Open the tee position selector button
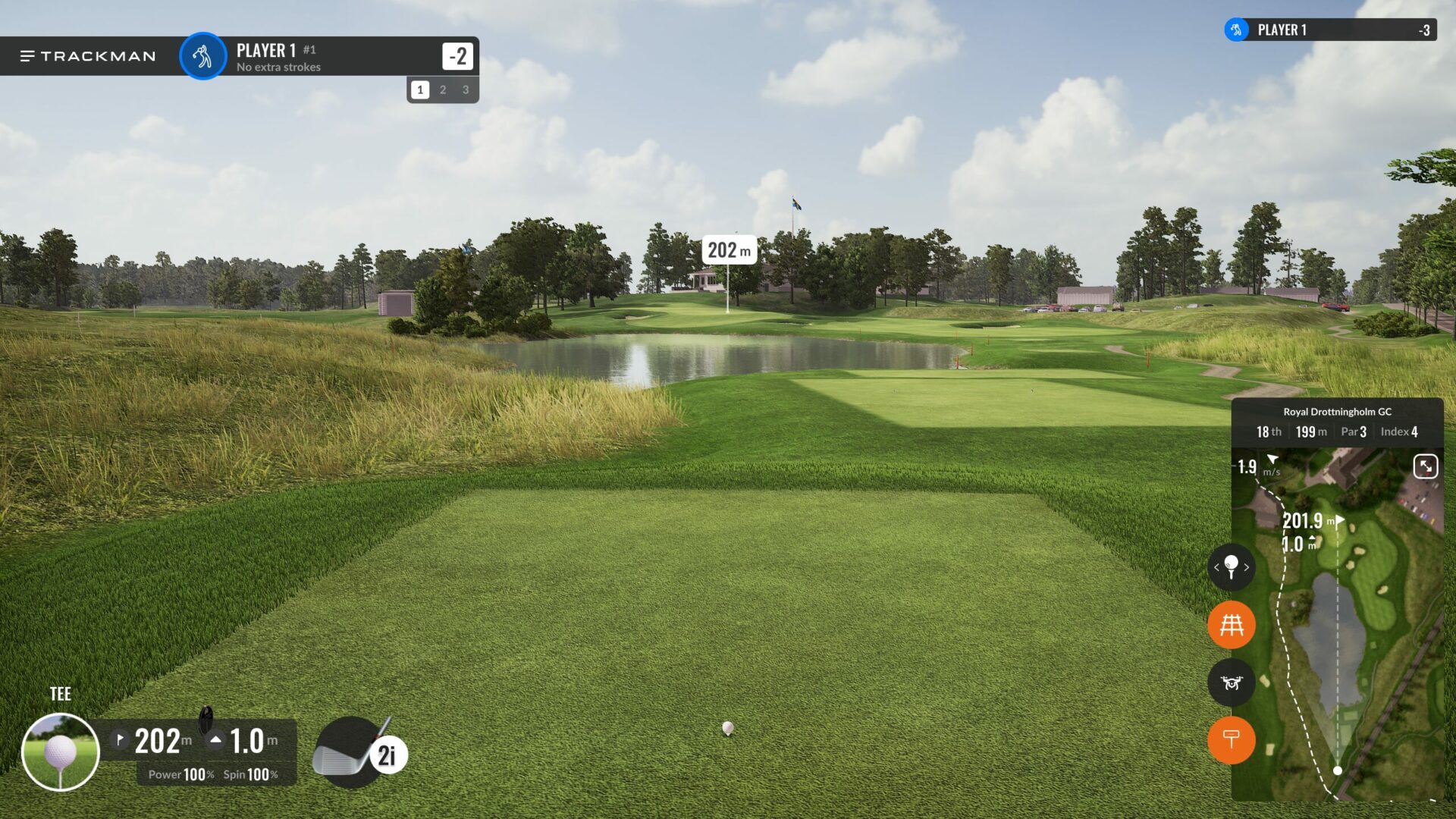The width and height of the screenshot is (1456, 819). [x=1231, y=567]
